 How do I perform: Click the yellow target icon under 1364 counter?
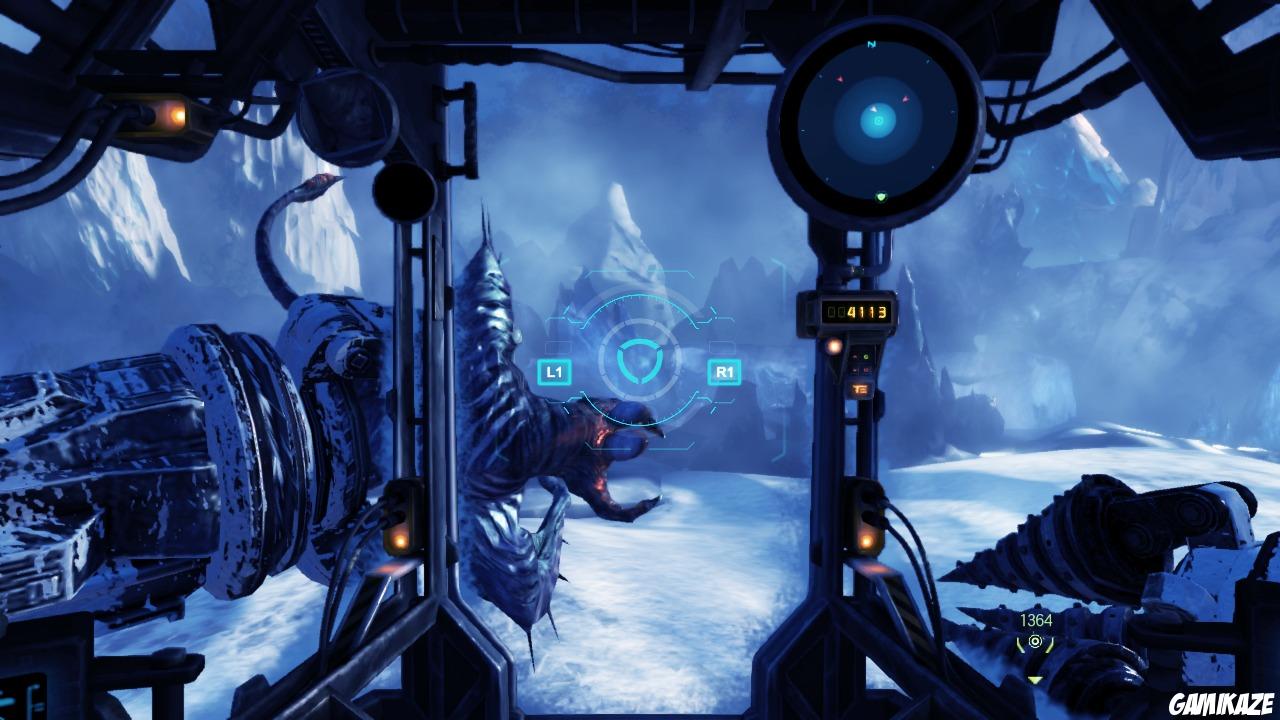[x=1035, y=641]
